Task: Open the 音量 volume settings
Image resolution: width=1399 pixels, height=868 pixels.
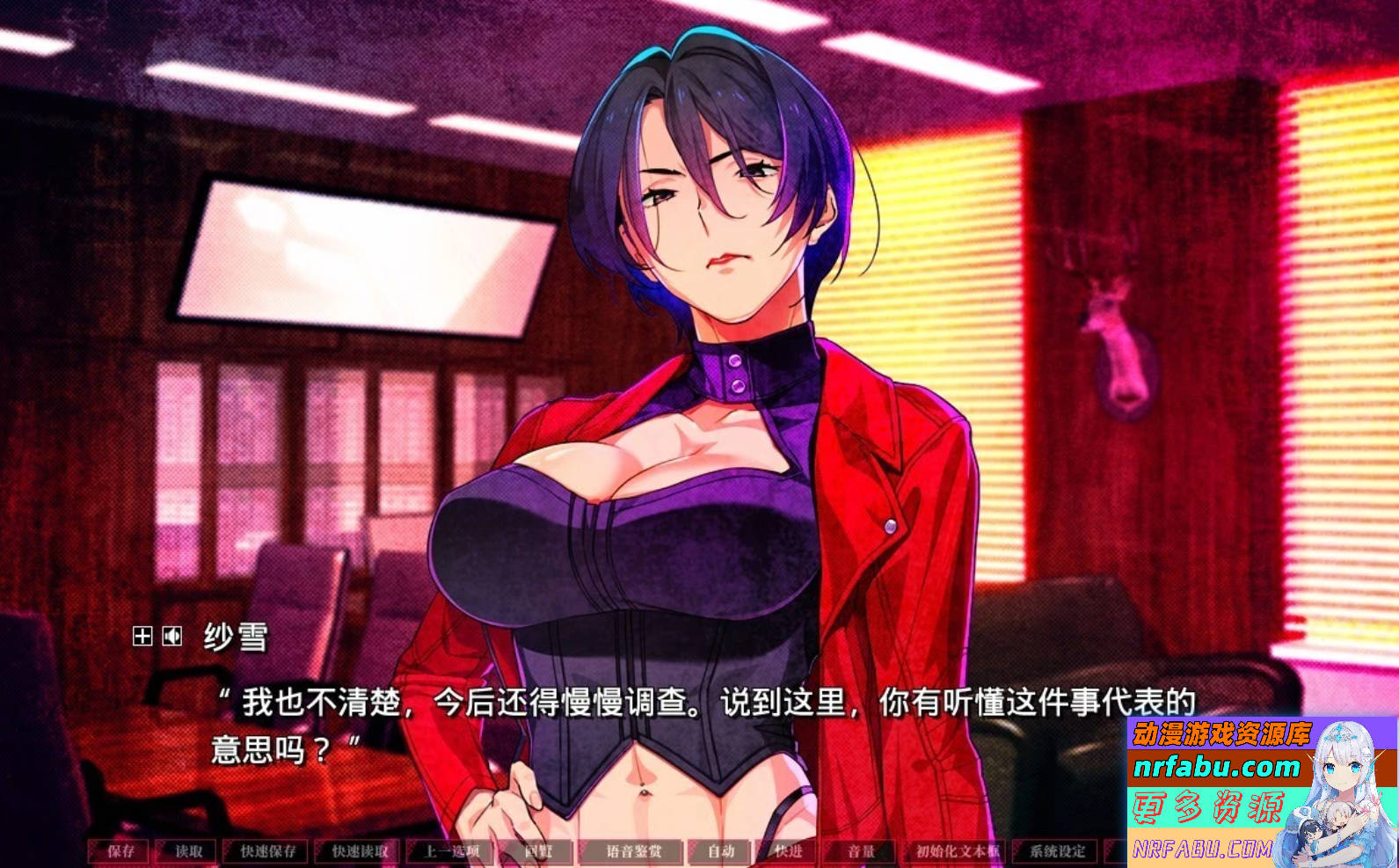Action: tap(861, 851)
